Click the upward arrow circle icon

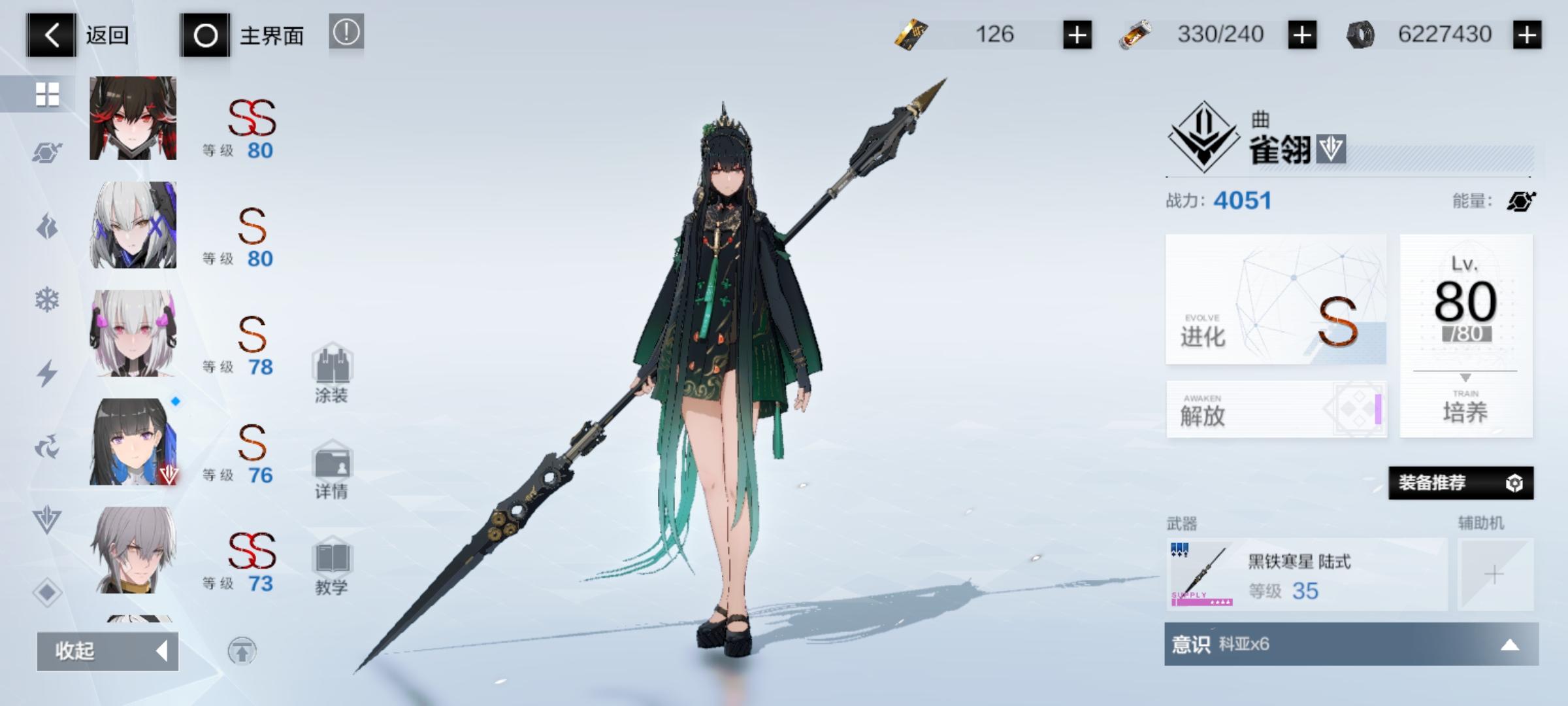(x=246, y=652)
